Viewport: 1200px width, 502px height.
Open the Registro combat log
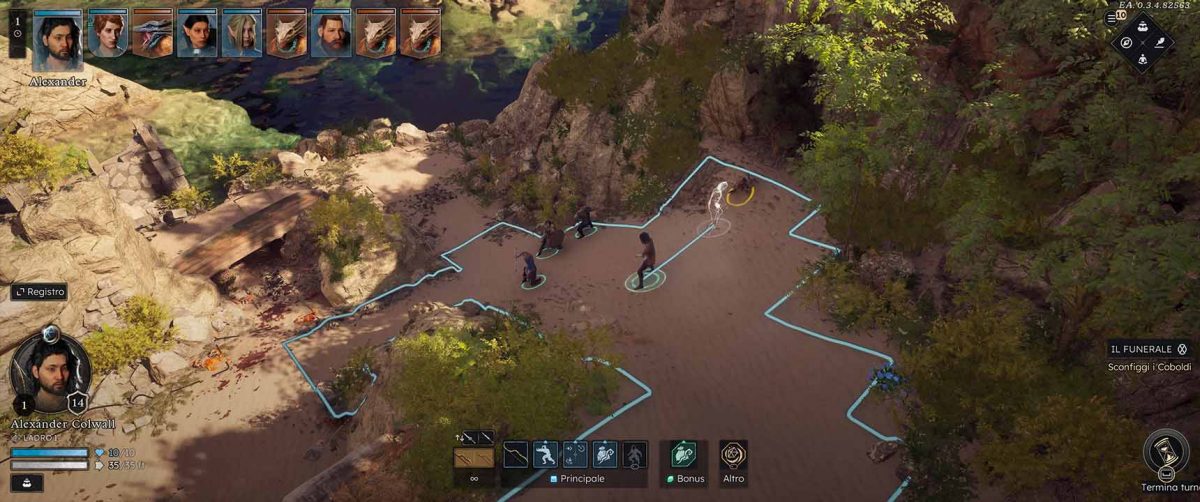40,292
